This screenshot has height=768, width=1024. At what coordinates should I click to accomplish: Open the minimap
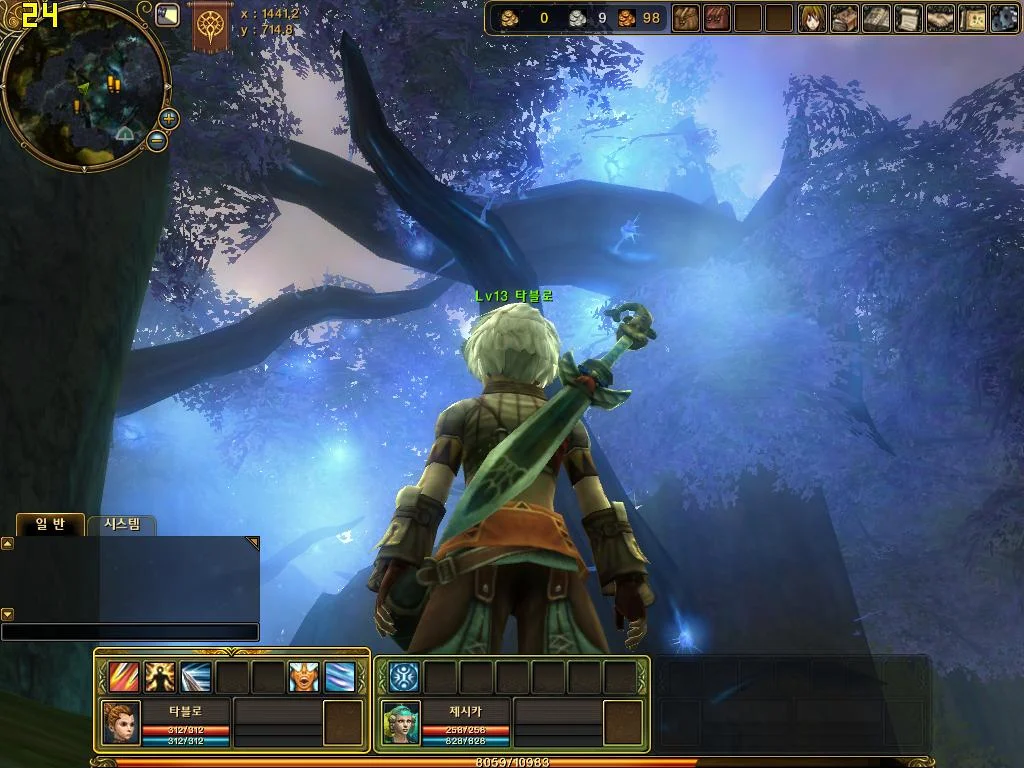(x=84, y=85)
